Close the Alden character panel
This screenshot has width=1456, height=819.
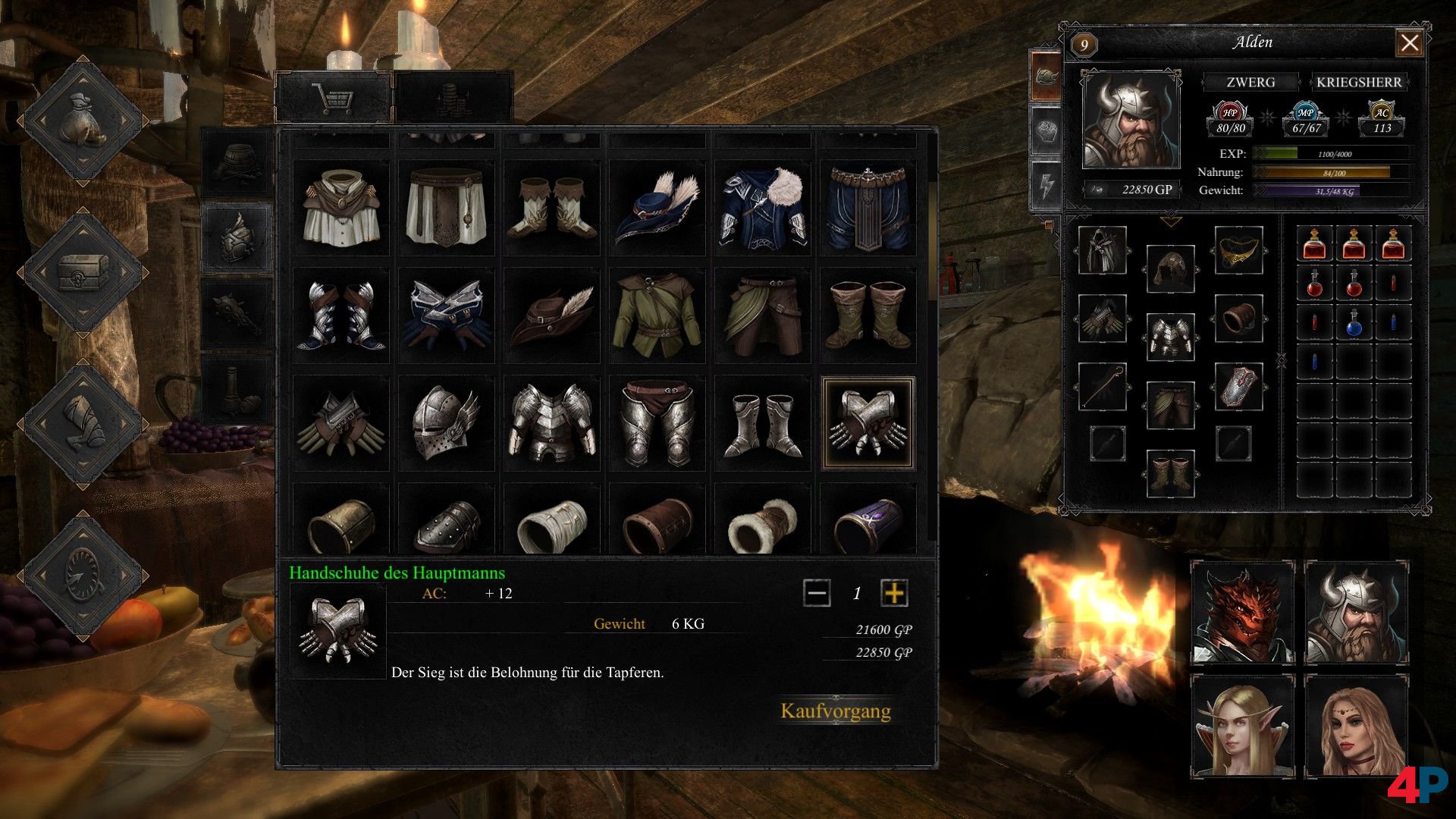coord(1409,43)
